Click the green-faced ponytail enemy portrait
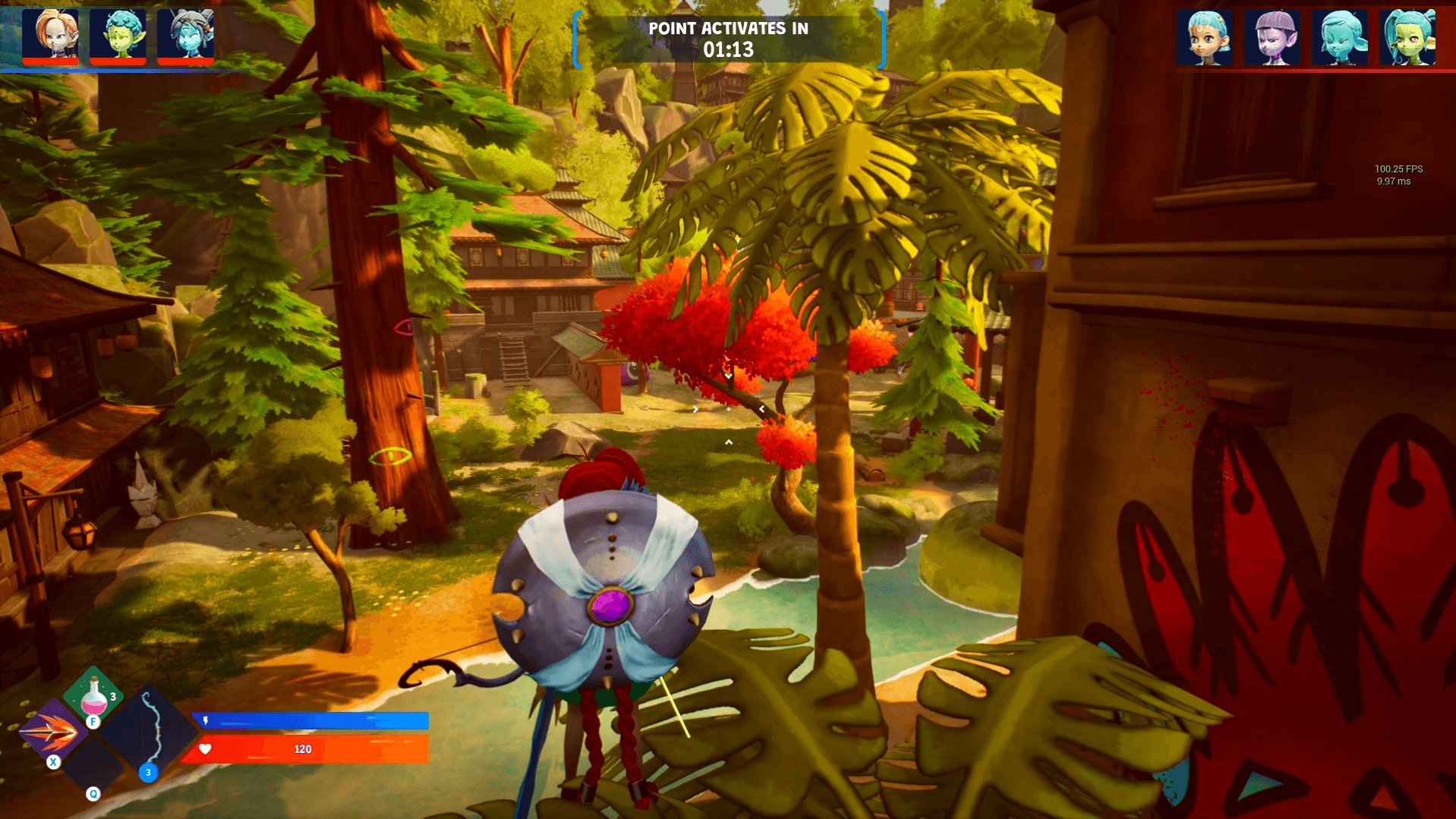 (x=1407, y=37)
